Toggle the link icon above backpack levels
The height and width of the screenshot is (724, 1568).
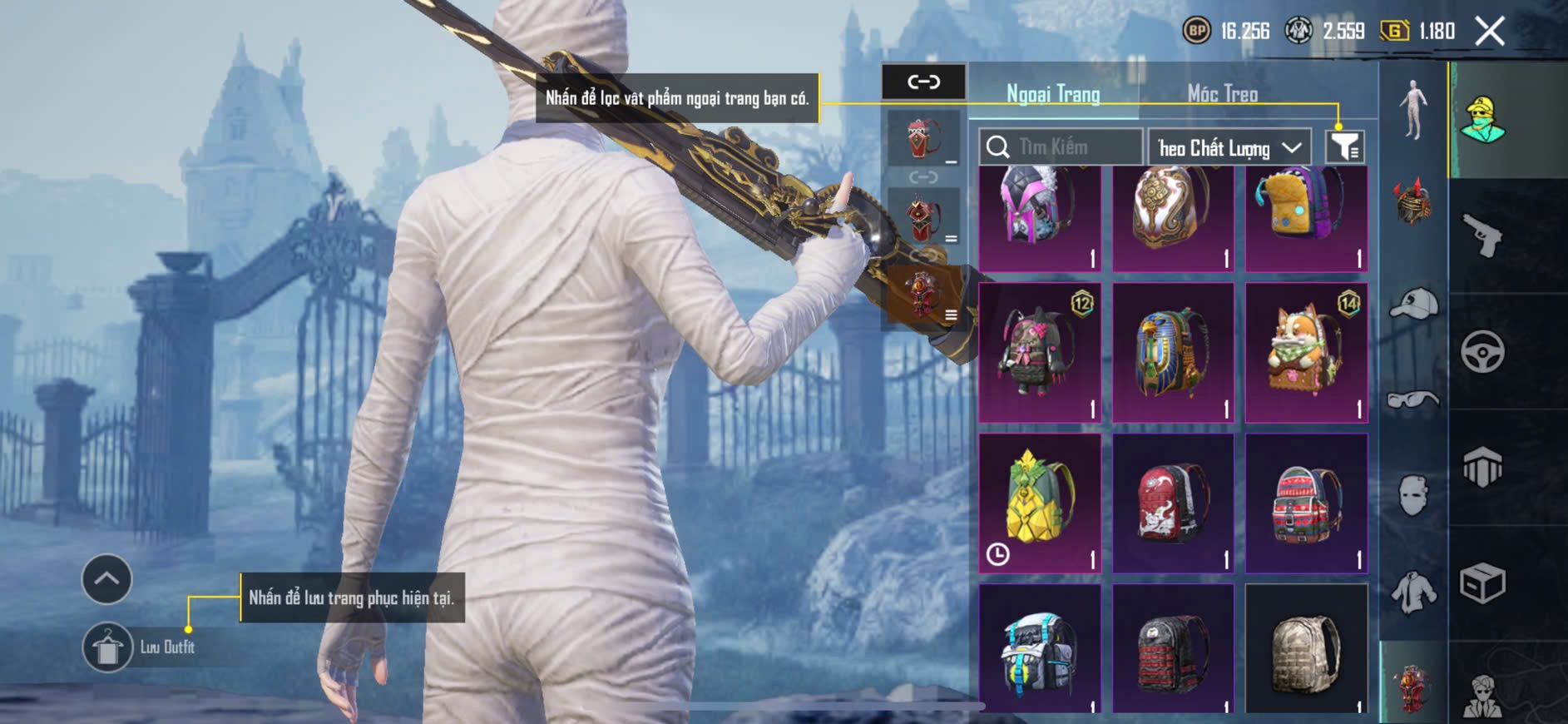click(923, 82)
